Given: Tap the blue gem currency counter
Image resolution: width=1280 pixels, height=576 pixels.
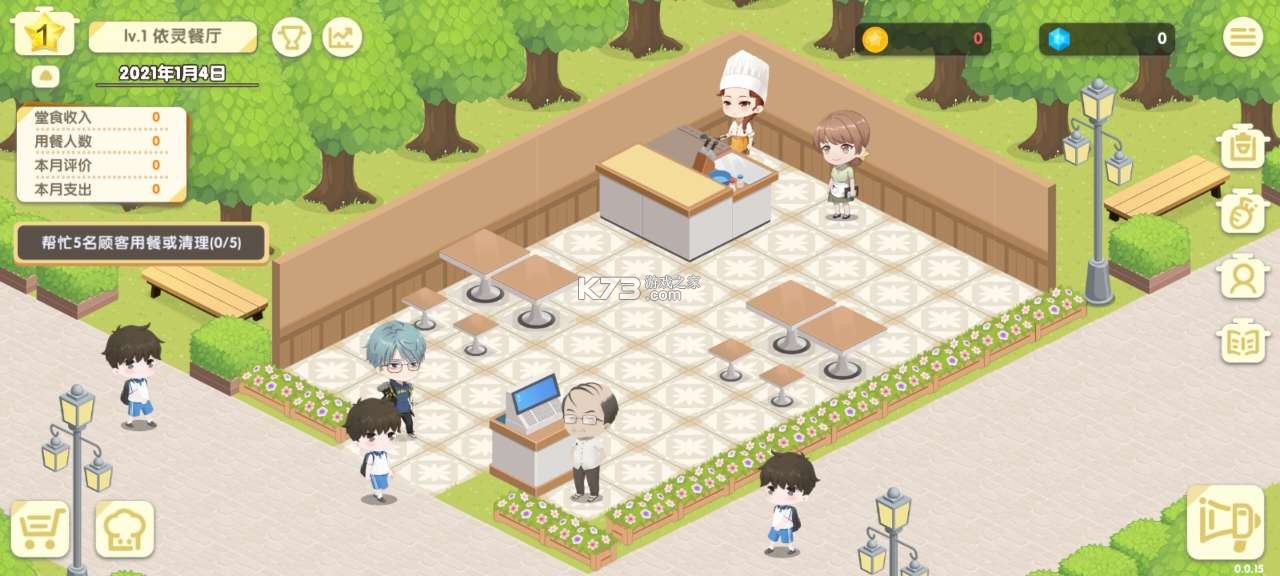Looking at the screenshot, I should 1106,39.
